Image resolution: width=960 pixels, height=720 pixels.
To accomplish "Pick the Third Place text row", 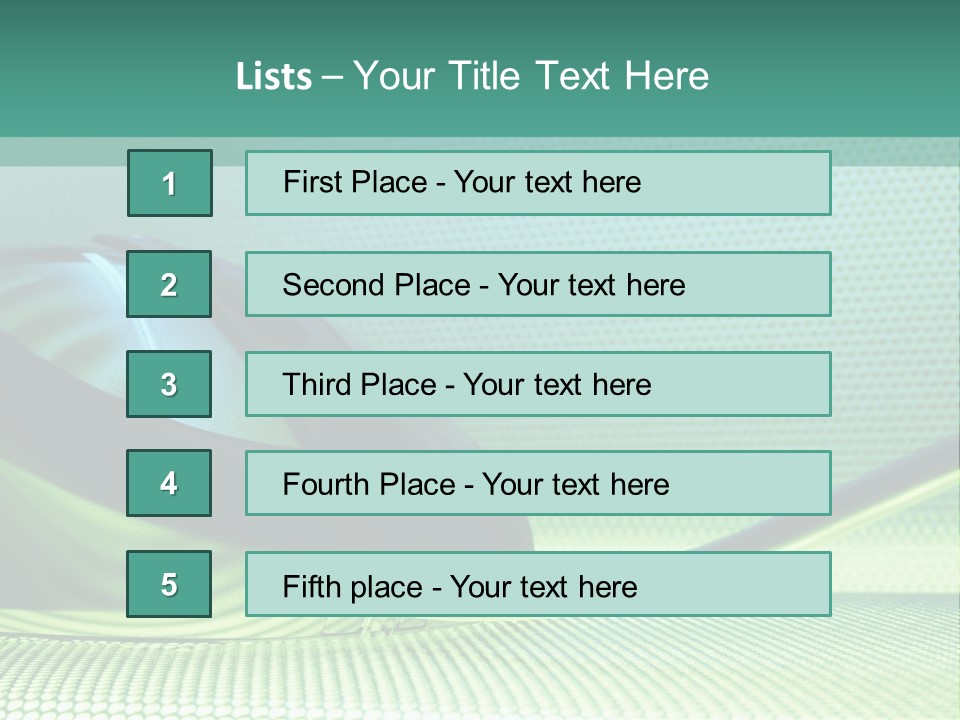I will (x=538, y=384).
